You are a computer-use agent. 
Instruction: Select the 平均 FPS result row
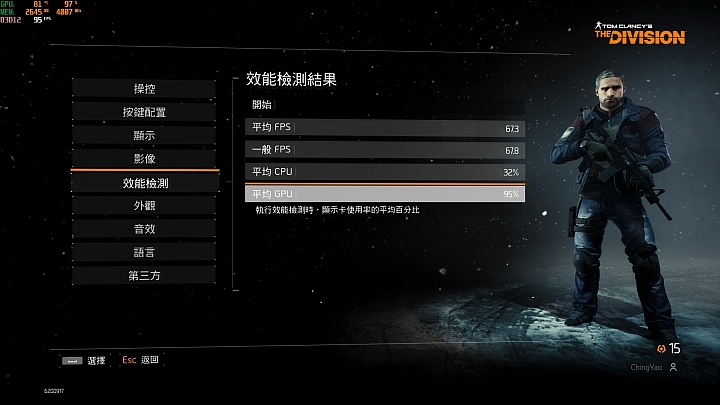tap(384, 127)
